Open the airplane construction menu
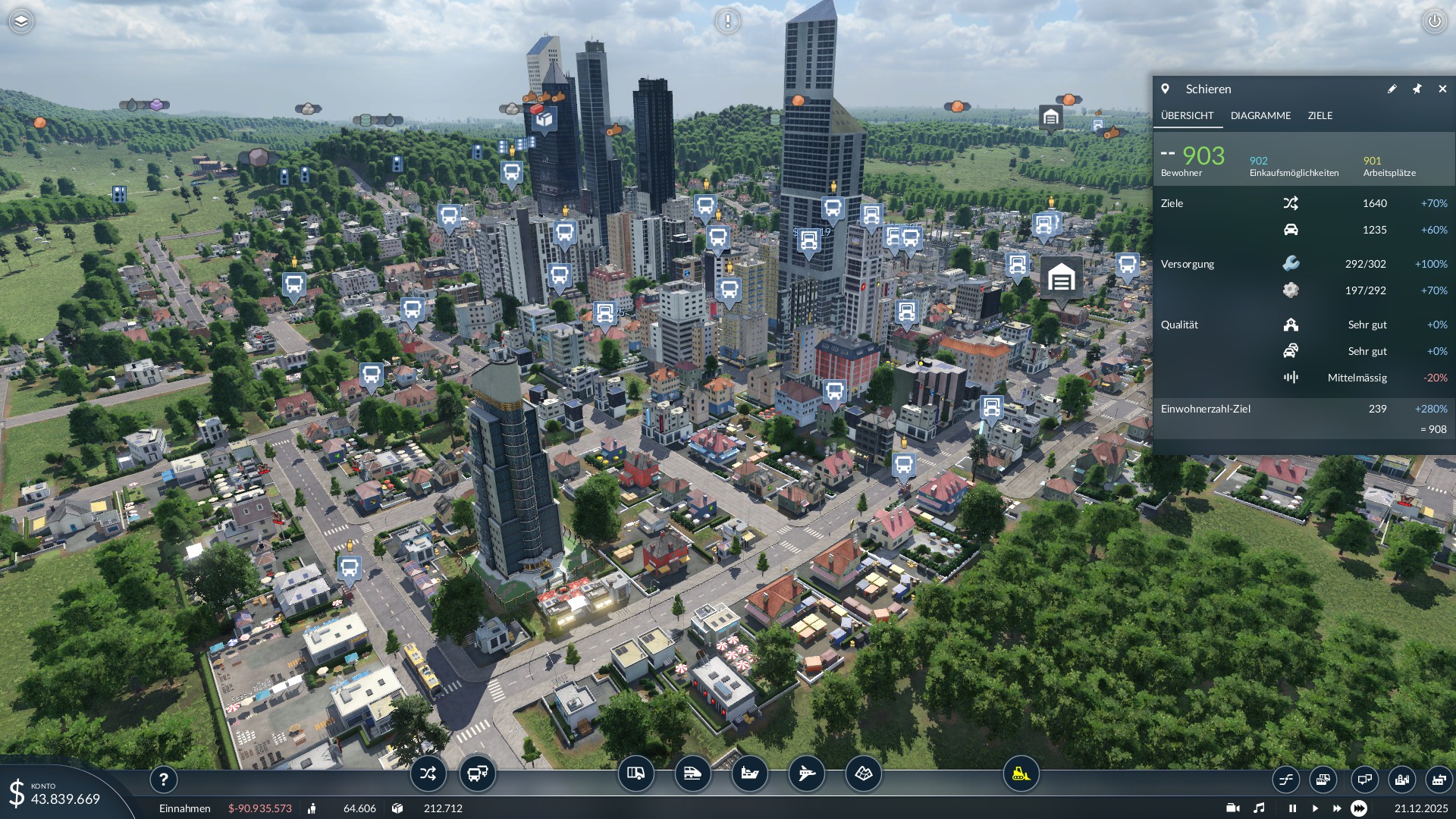Screen dimensions: 1456x819 click(x=806, y=773)
